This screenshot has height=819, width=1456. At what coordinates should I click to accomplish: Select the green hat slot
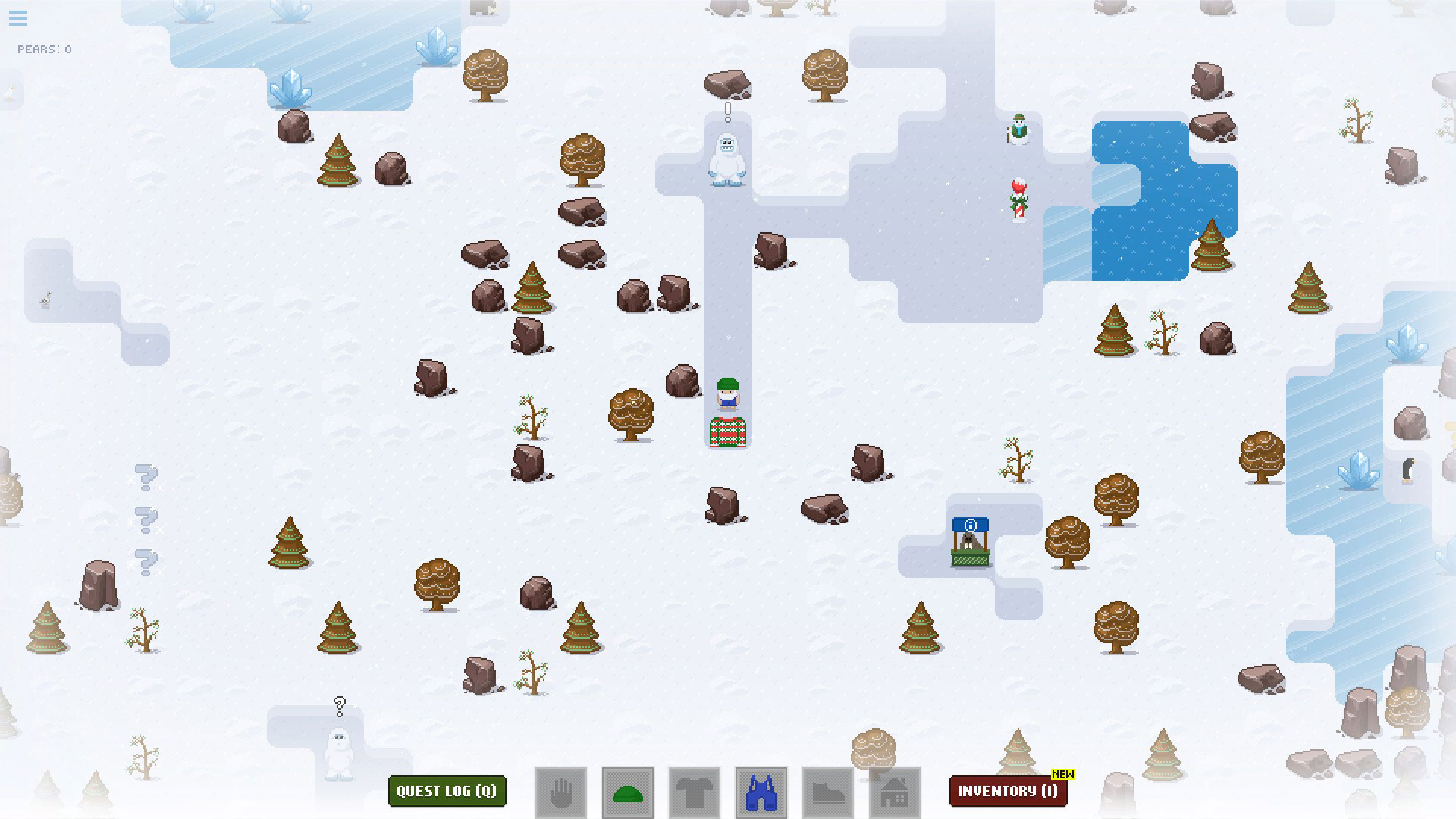click(628, 793)
